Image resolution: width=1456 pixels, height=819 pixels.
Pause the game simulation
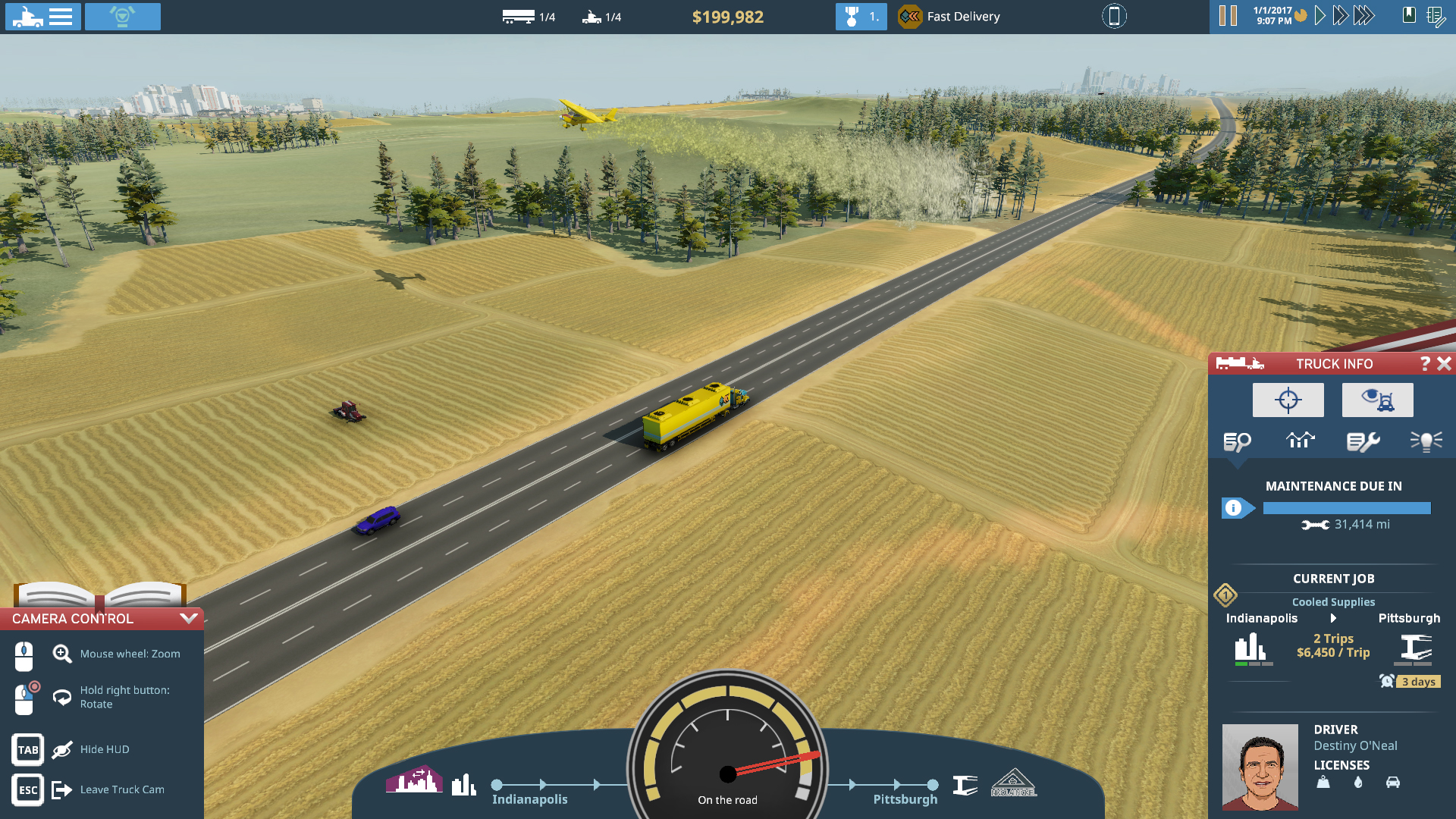point(1228,14)
